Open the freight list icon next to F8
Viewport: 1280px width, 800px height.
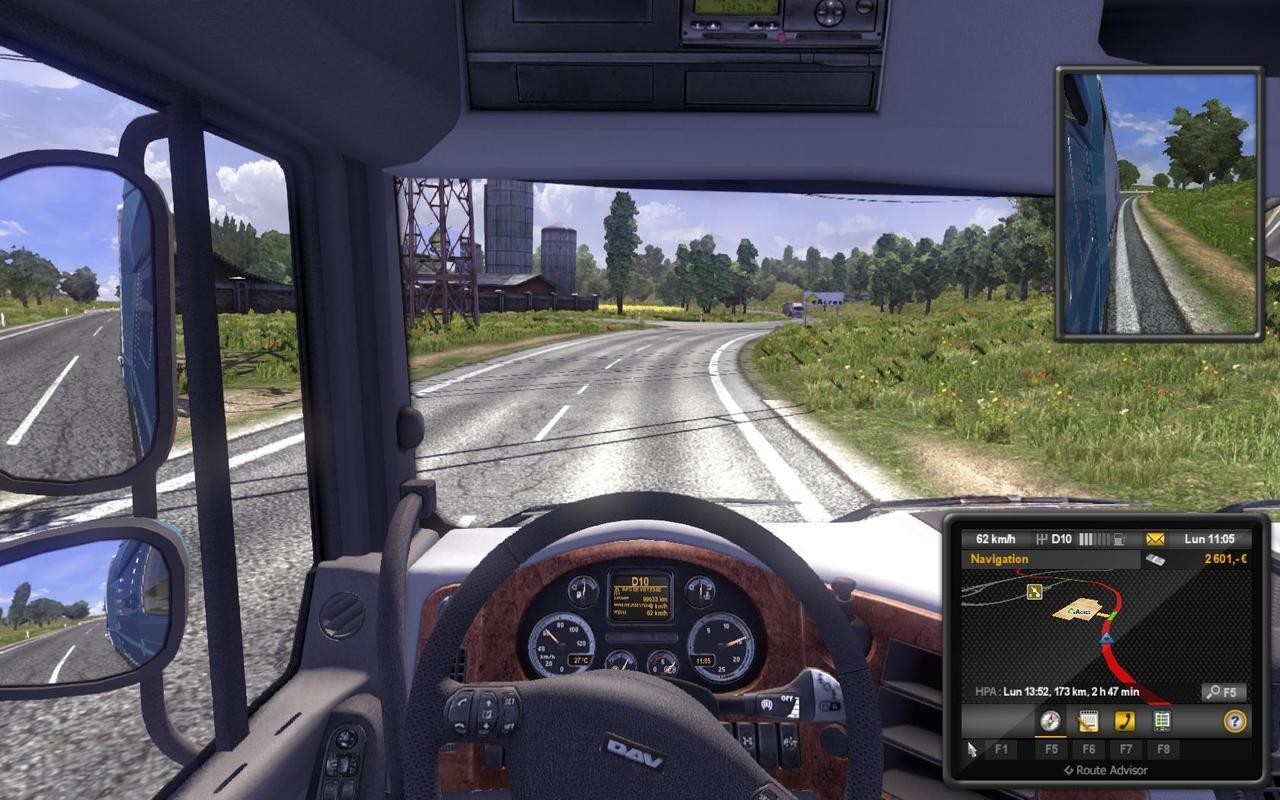(1162, 719)
